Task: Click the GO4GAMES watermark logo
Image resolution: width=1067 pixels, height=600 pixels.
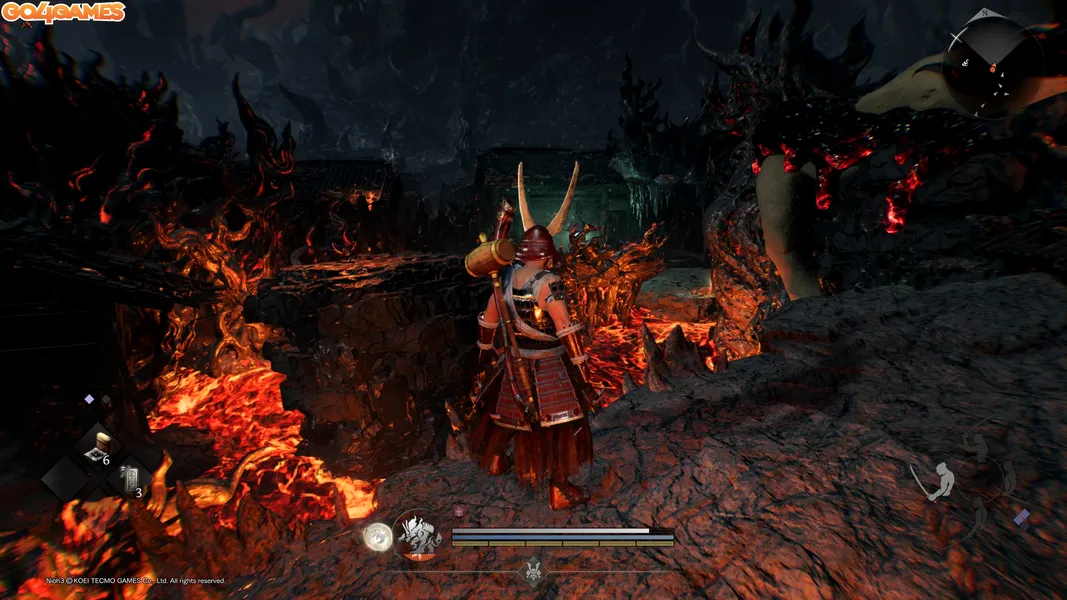Action: pos(64,13)
